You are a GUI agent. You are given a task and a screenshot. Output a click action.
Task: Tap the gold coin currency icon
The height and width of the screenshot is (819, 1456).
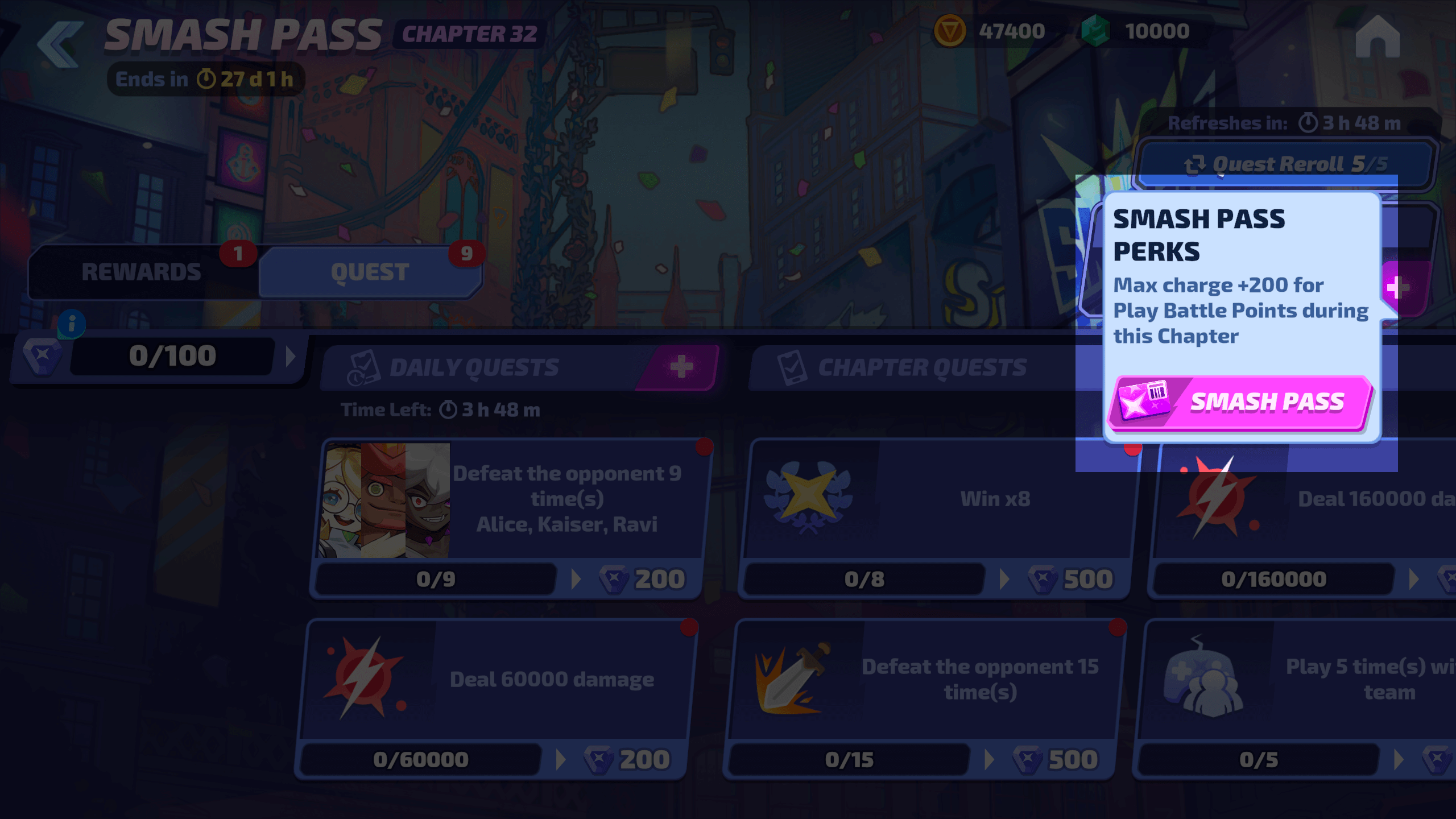coord(949,31)
